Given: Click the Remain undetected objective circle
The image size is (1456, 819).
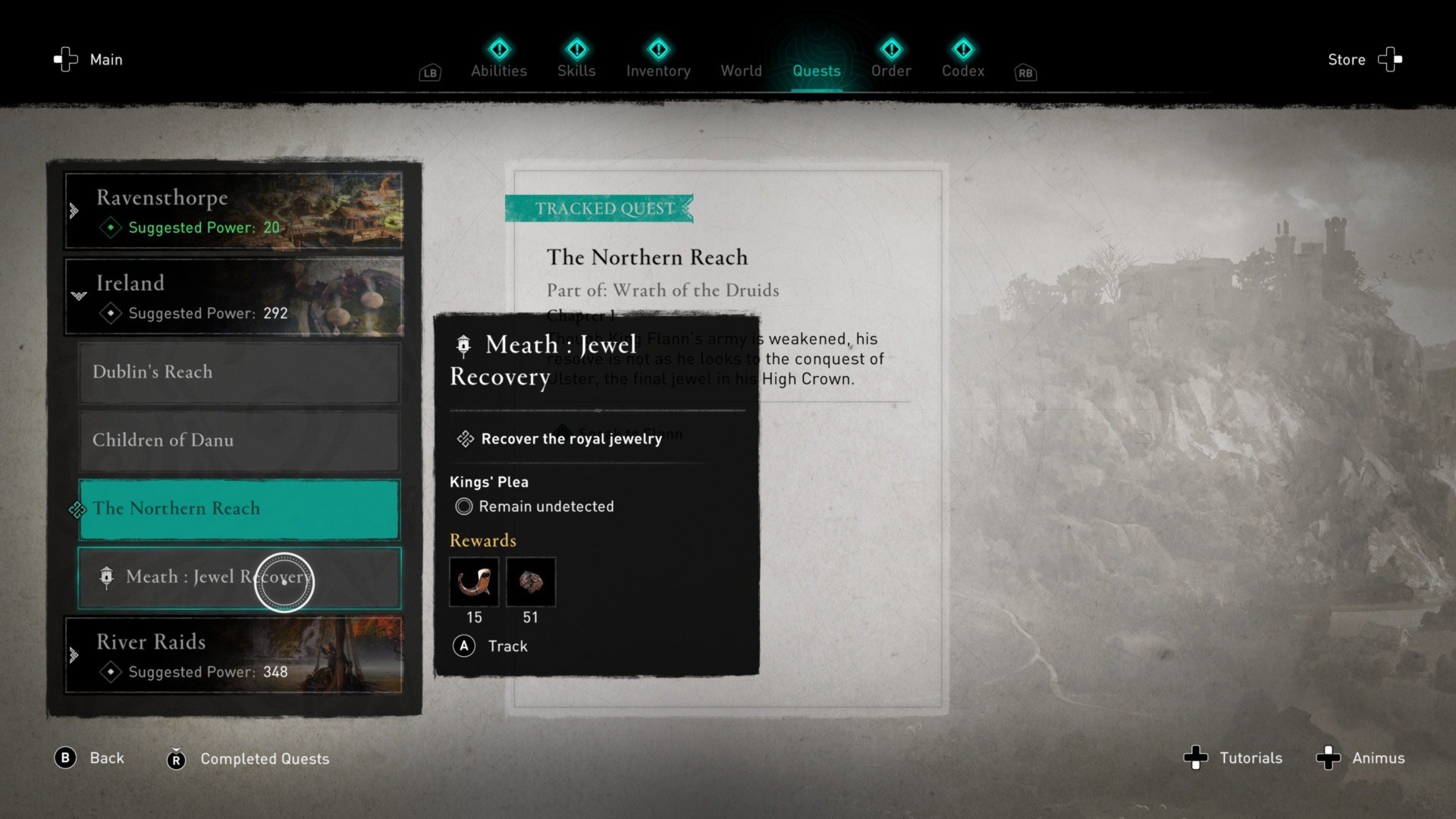Looking at the screenshot, I should point(463,507).
